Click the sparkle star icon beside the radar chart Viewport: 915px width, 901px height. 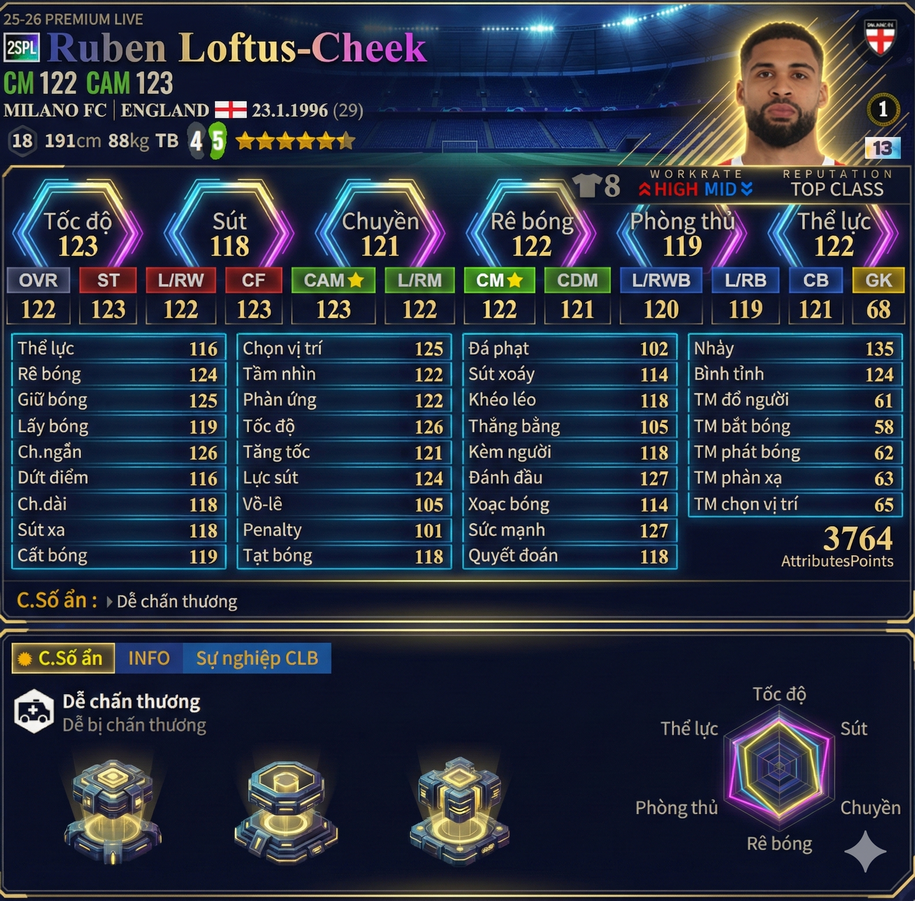(865, 852)
